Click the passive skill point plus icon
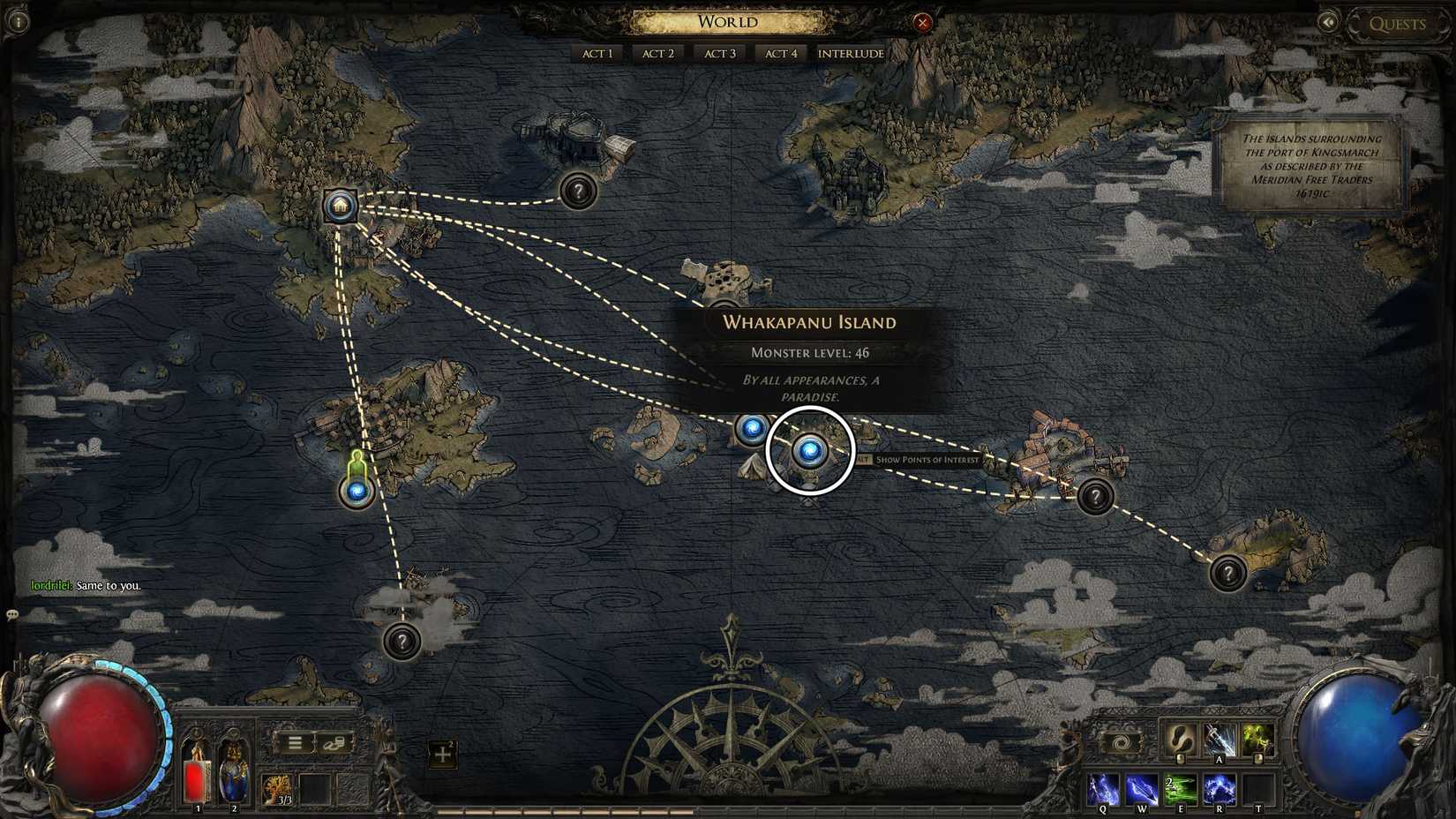Image resolution: width=1456 pixels, height=819 pixels. pyautogui.click(x=443, y=755)
